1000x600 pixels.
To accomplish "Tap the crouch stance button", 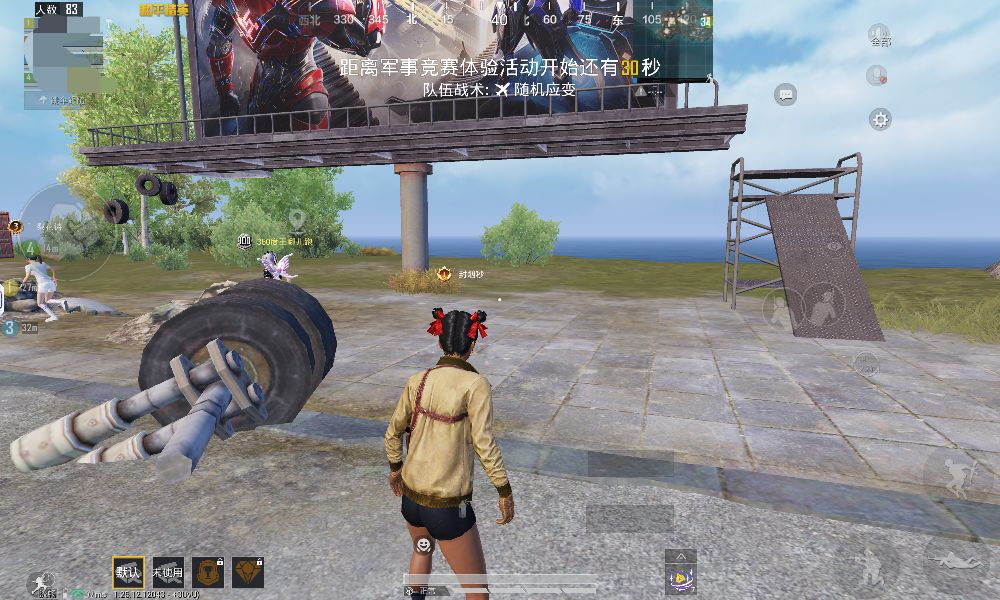I will pos(871,567).
